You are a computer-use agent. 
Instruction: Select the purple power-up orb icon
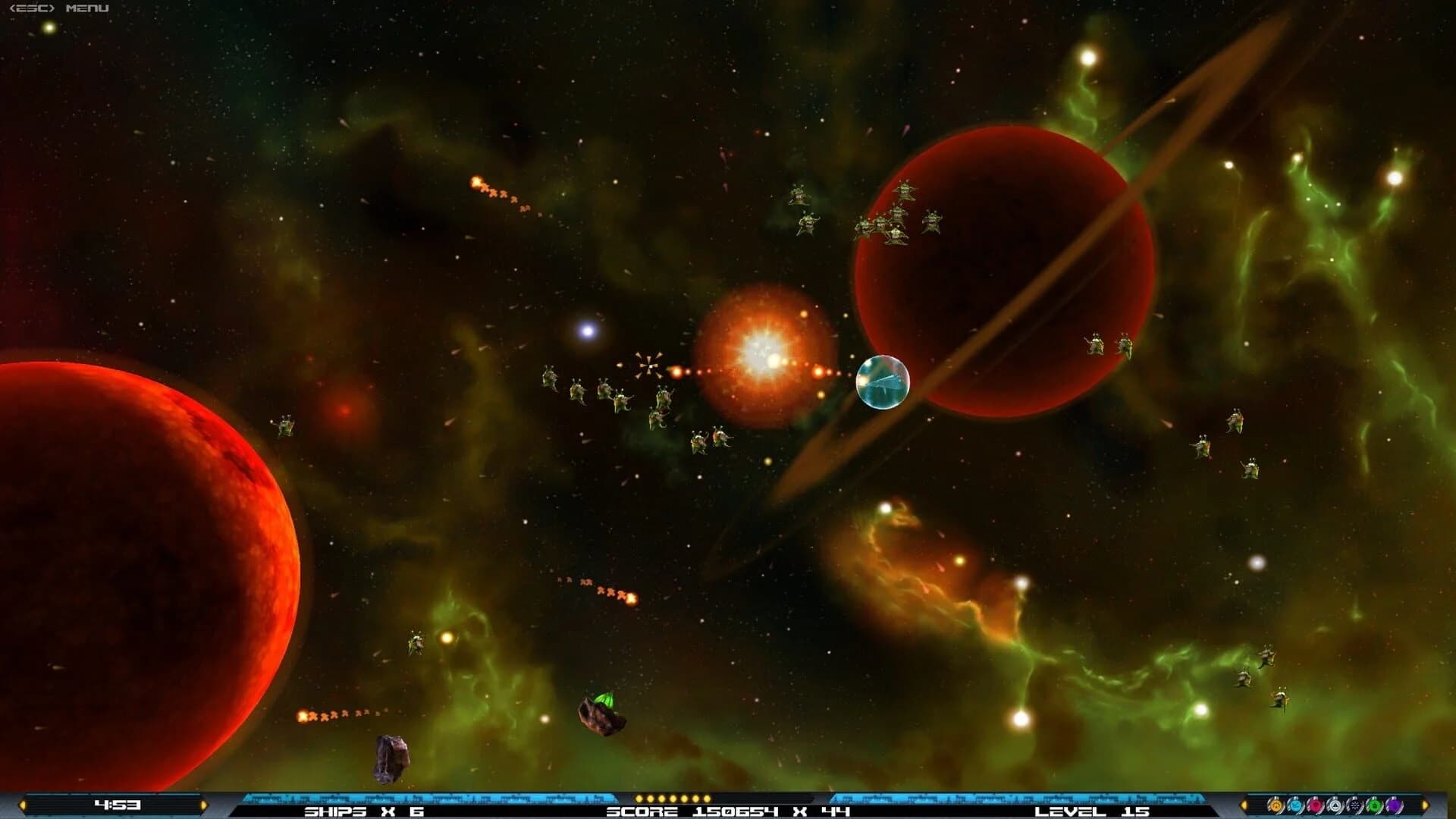(x=1395, y=805)
